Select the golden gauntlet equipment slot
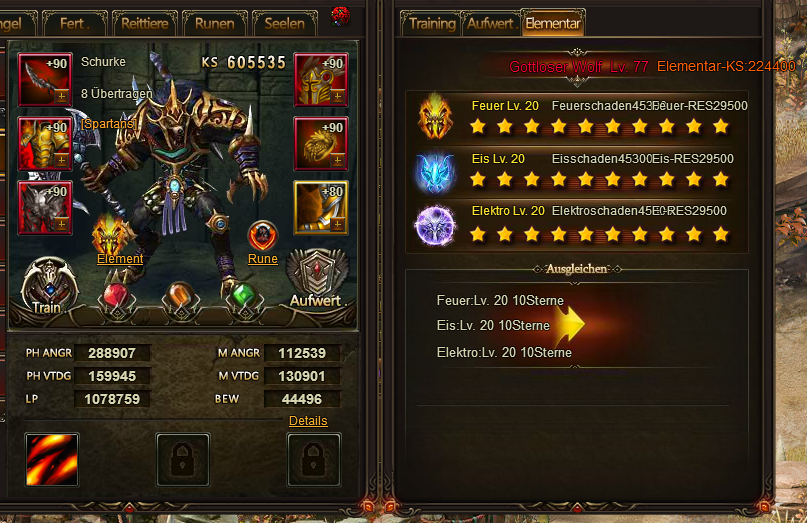The image size is (807, 523). click(x=321, y=143)
